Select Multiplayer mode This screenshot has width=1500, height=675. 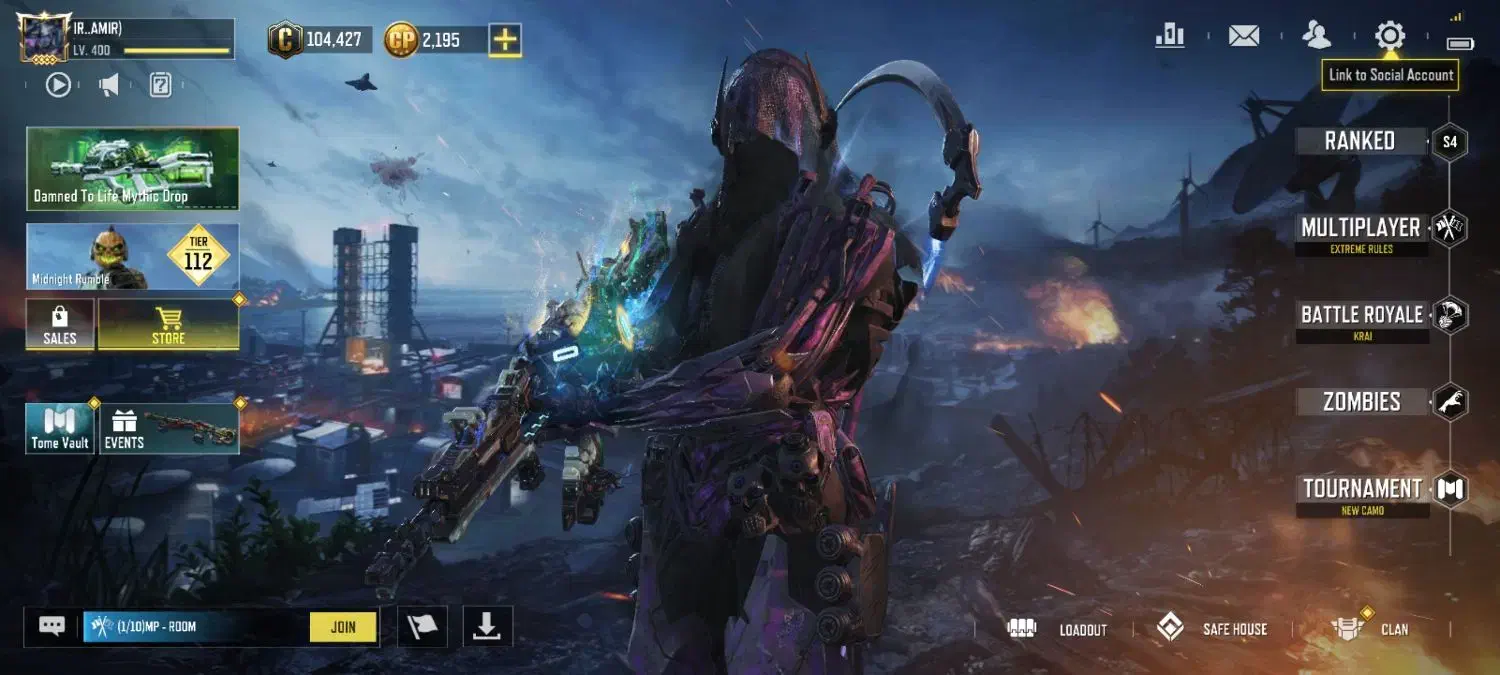[1360, 229]
